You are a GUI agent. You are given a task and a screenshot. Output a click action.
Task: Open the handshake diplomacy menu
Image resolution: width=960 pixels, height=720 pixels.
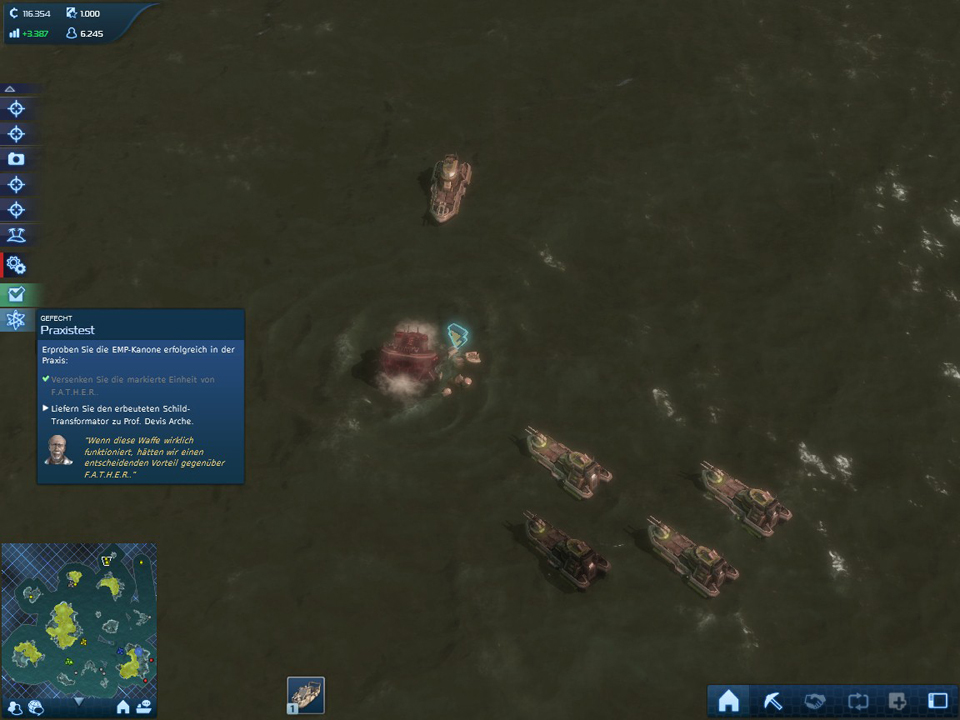[813, 701]
